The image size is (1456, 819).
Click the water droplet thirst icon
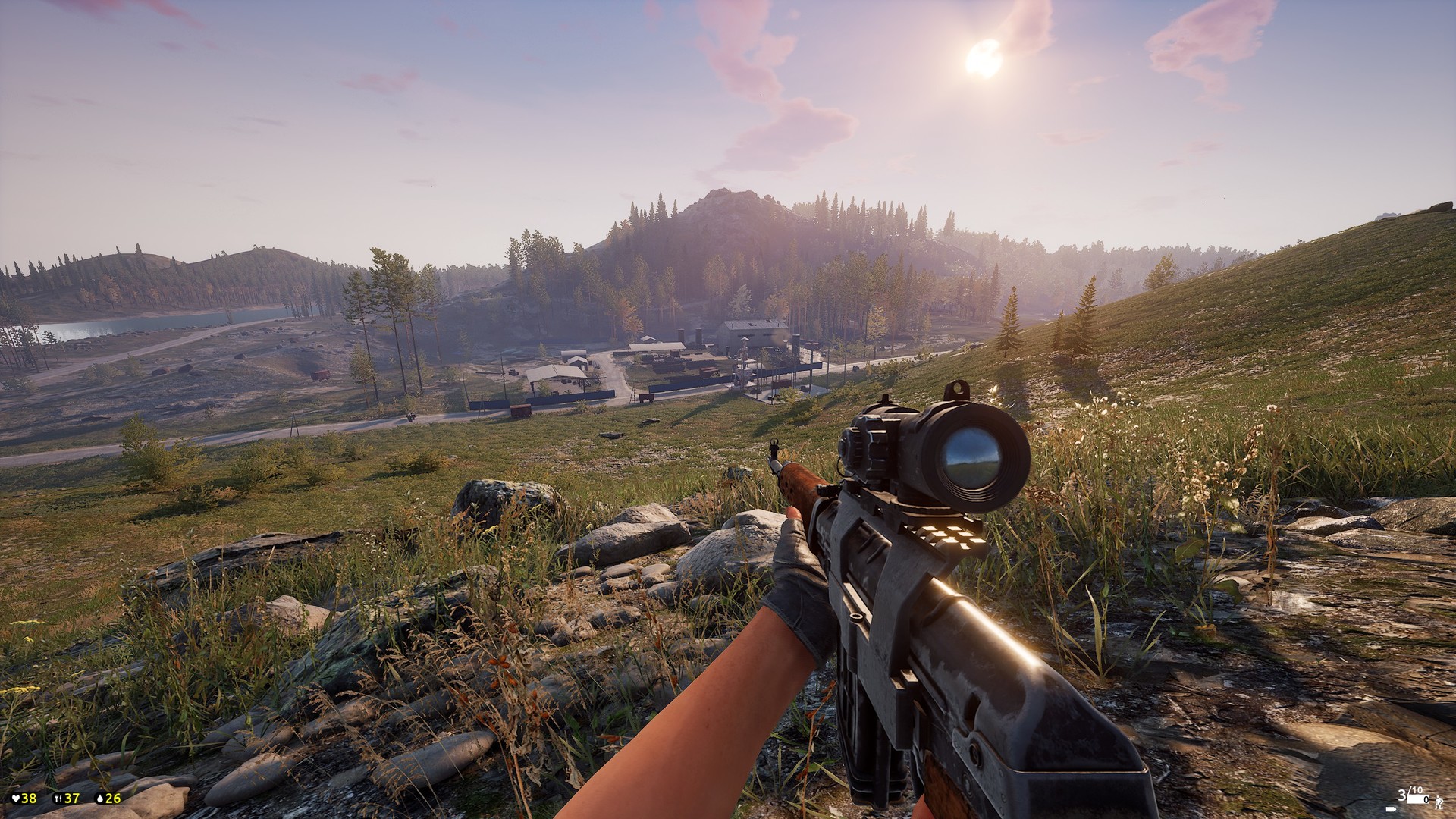(x=100, y=798)
